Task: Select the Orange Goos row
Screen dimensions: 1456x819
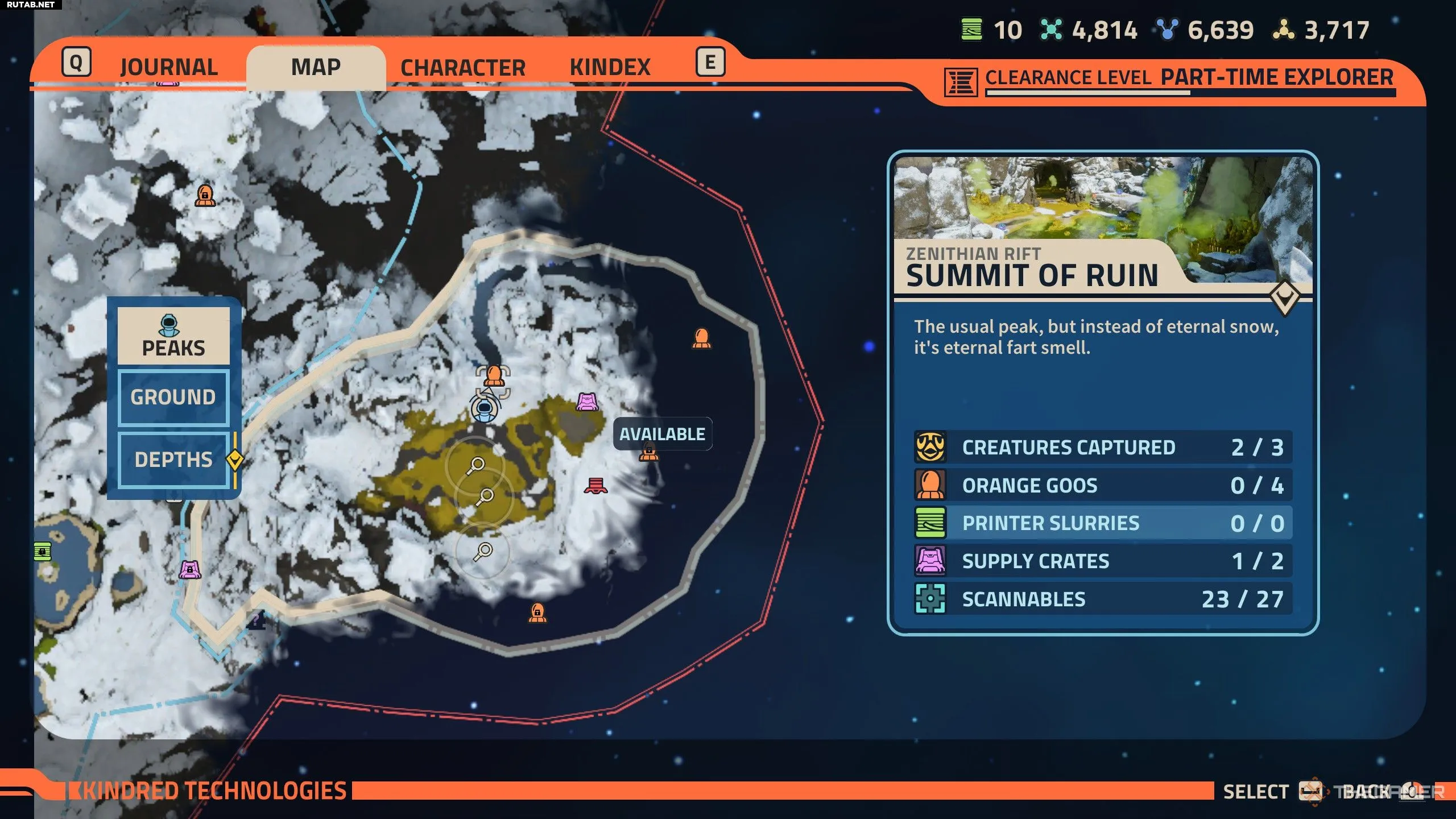Action: pos(1102,485)
